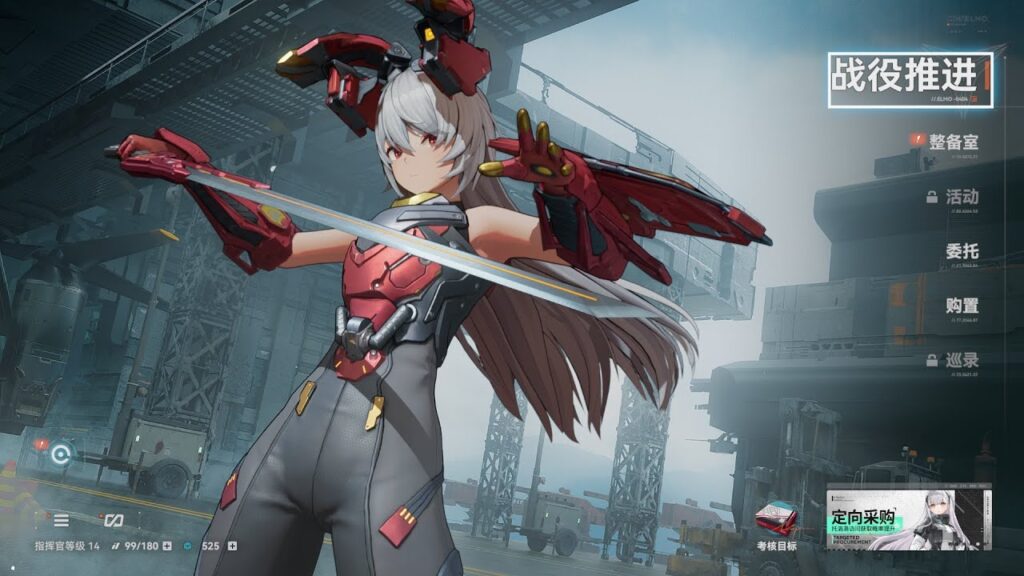
Task: Open the three-line hamburger menu
Action: click(x=62, y=520)
